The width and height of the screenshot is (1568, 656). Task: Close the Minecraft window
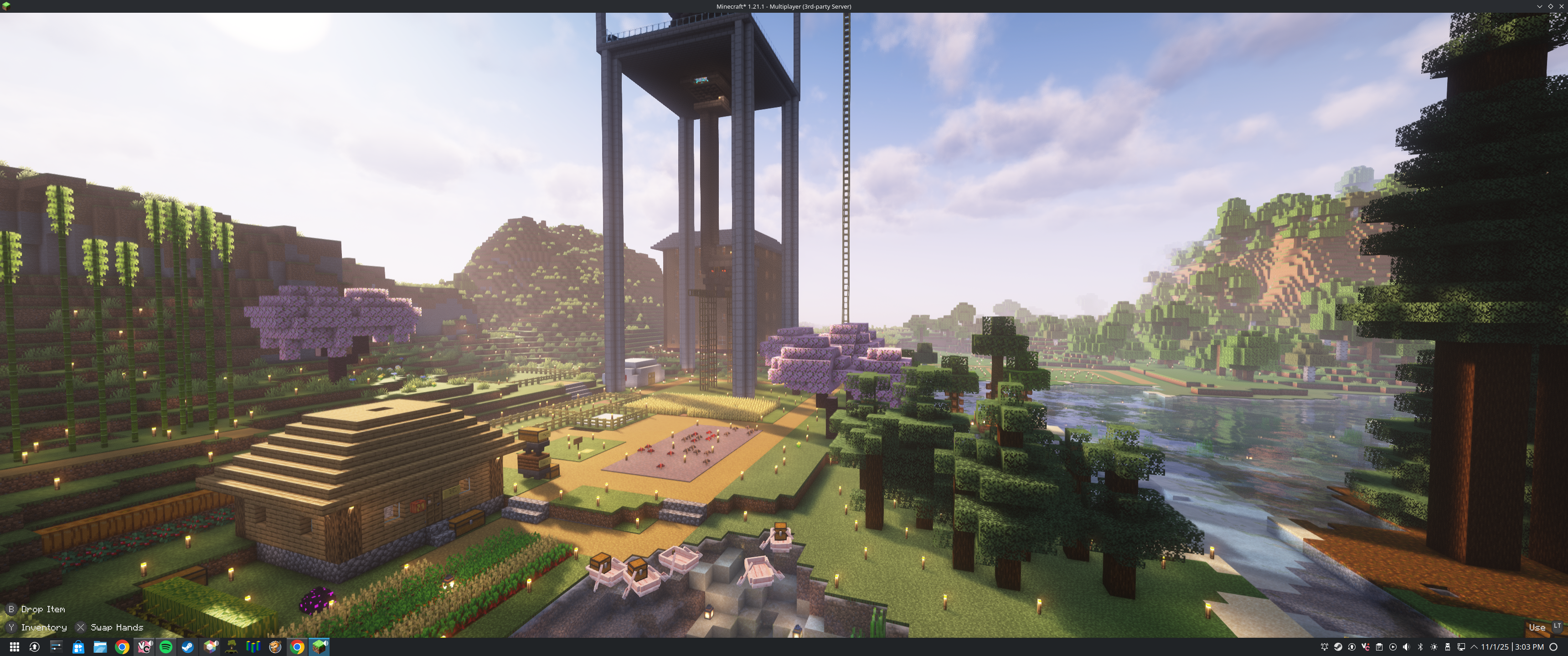[x=1561, y=6]
